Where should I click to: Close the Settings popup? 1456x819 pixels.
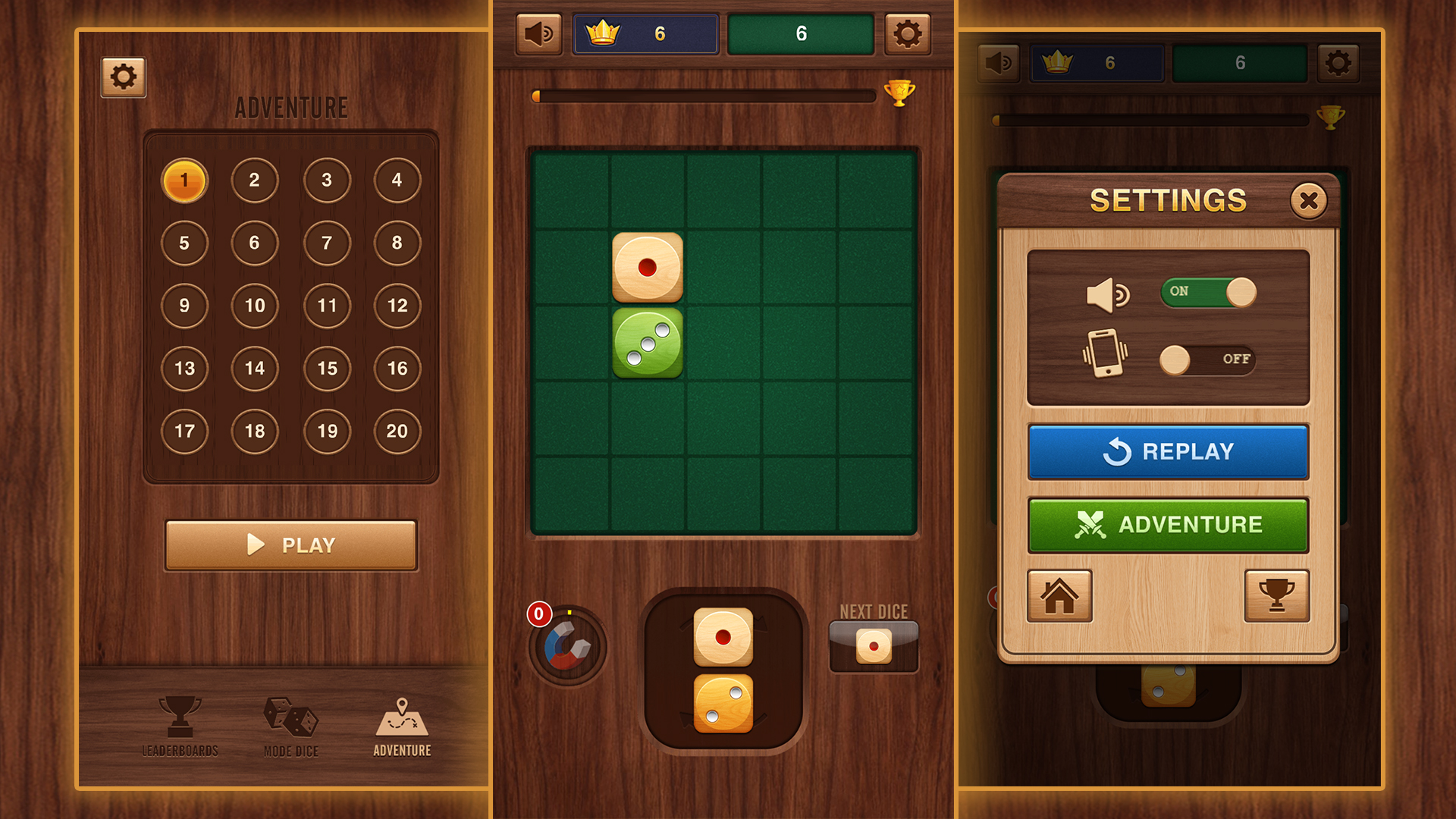pyautogui.click(x=1309, y=199)
